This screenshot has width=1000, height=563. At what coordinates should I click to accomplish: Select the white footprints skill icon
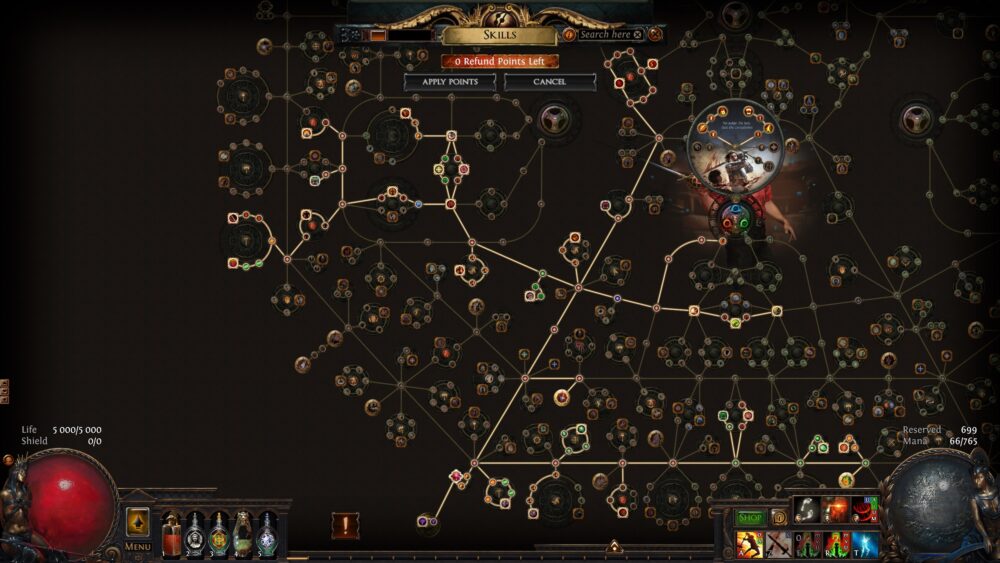coord(807,511)
